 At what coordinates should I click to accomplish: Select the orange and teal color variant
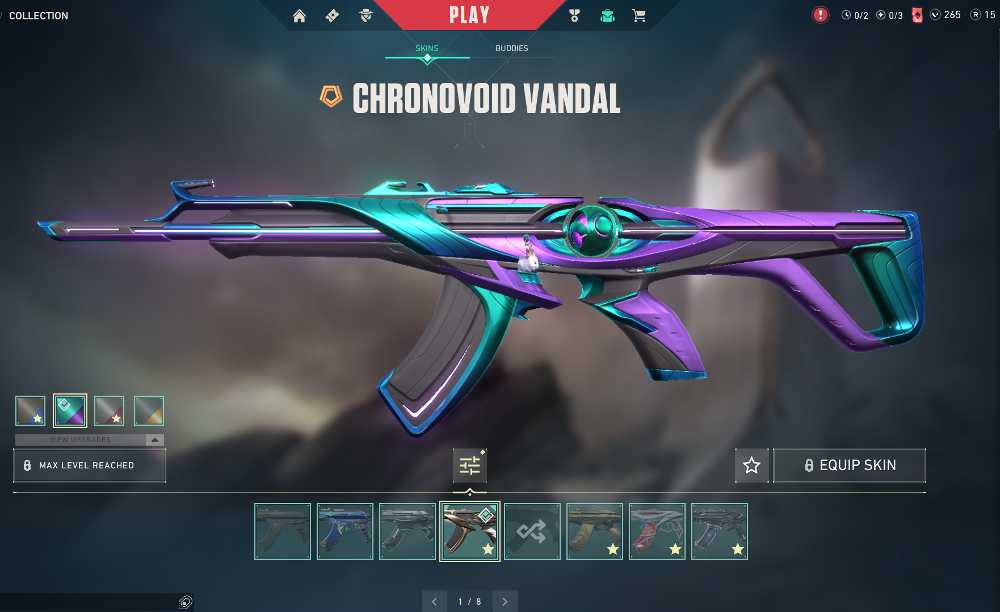[149, 411]
